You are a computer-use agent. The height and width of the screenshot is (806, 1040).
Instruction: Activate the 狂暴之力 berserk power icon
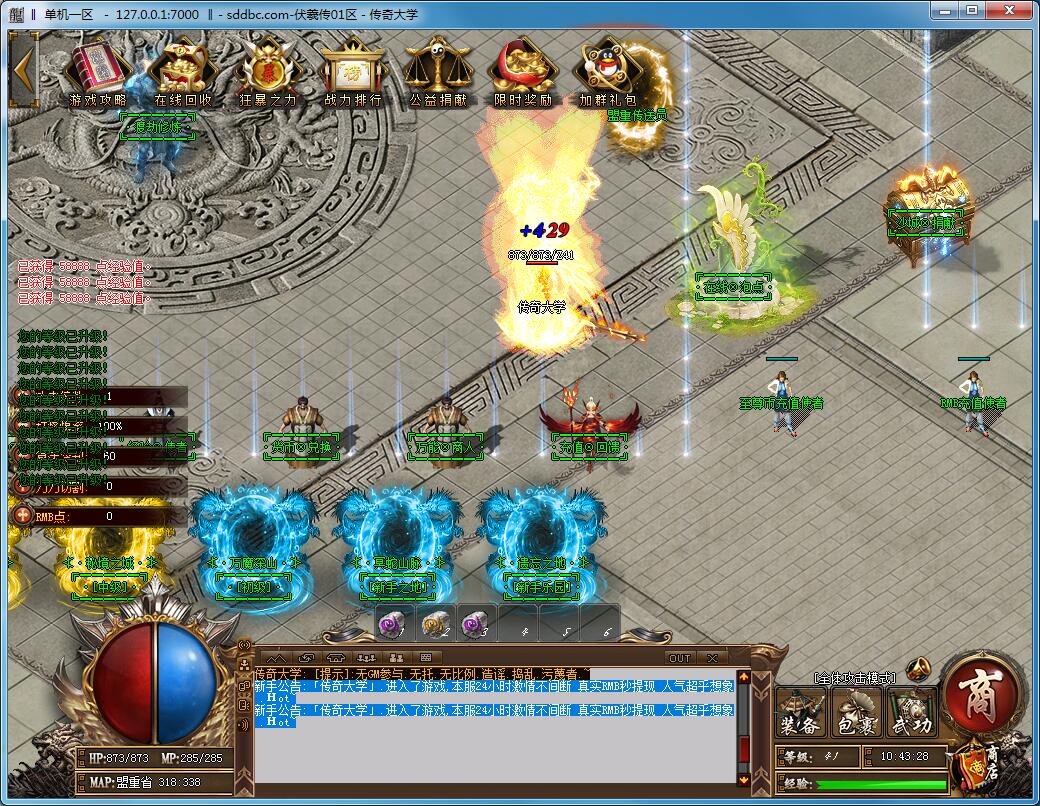[x=268, y=70]
